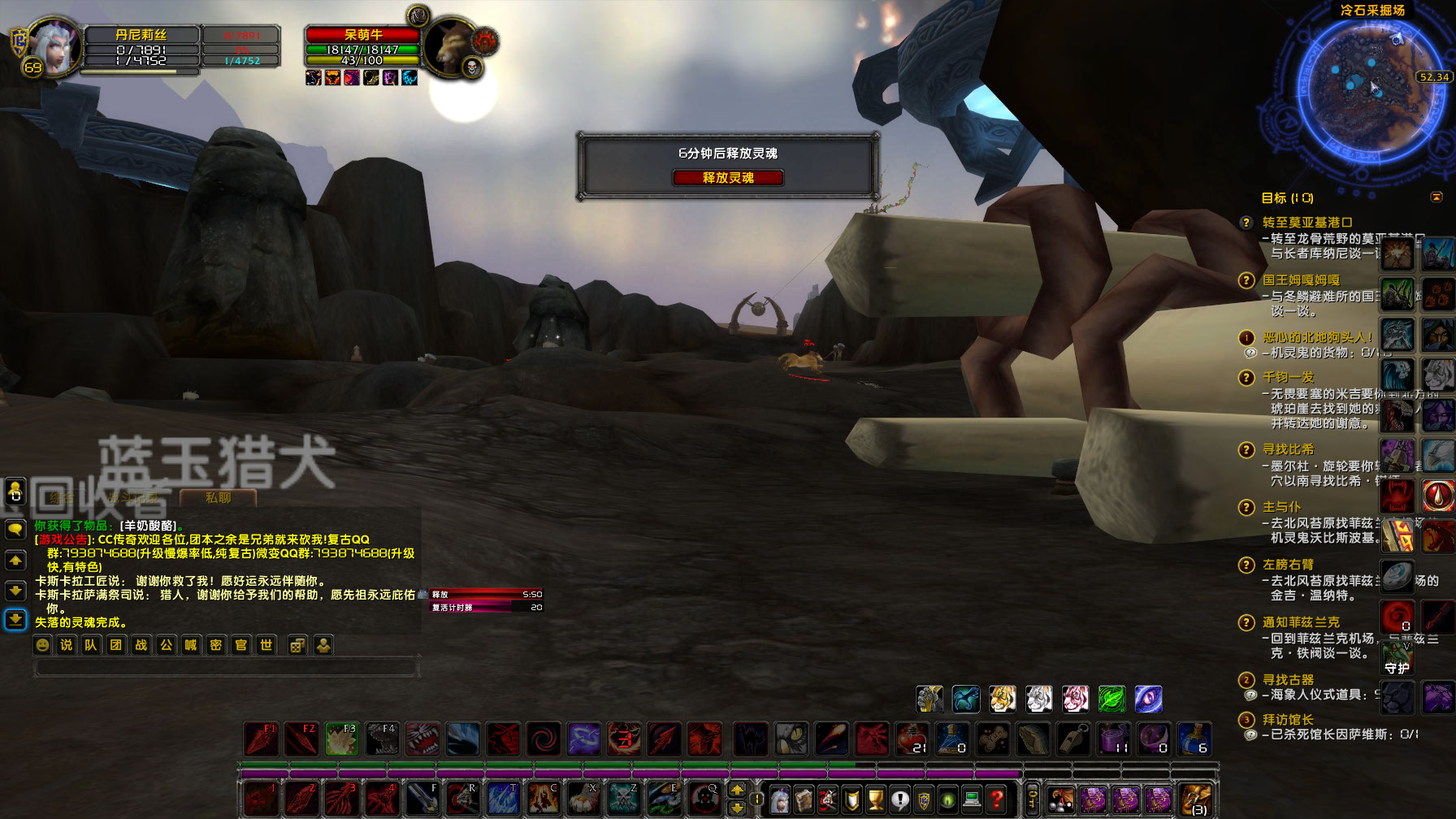Open the achievements trophy icon

pos(876,799)
